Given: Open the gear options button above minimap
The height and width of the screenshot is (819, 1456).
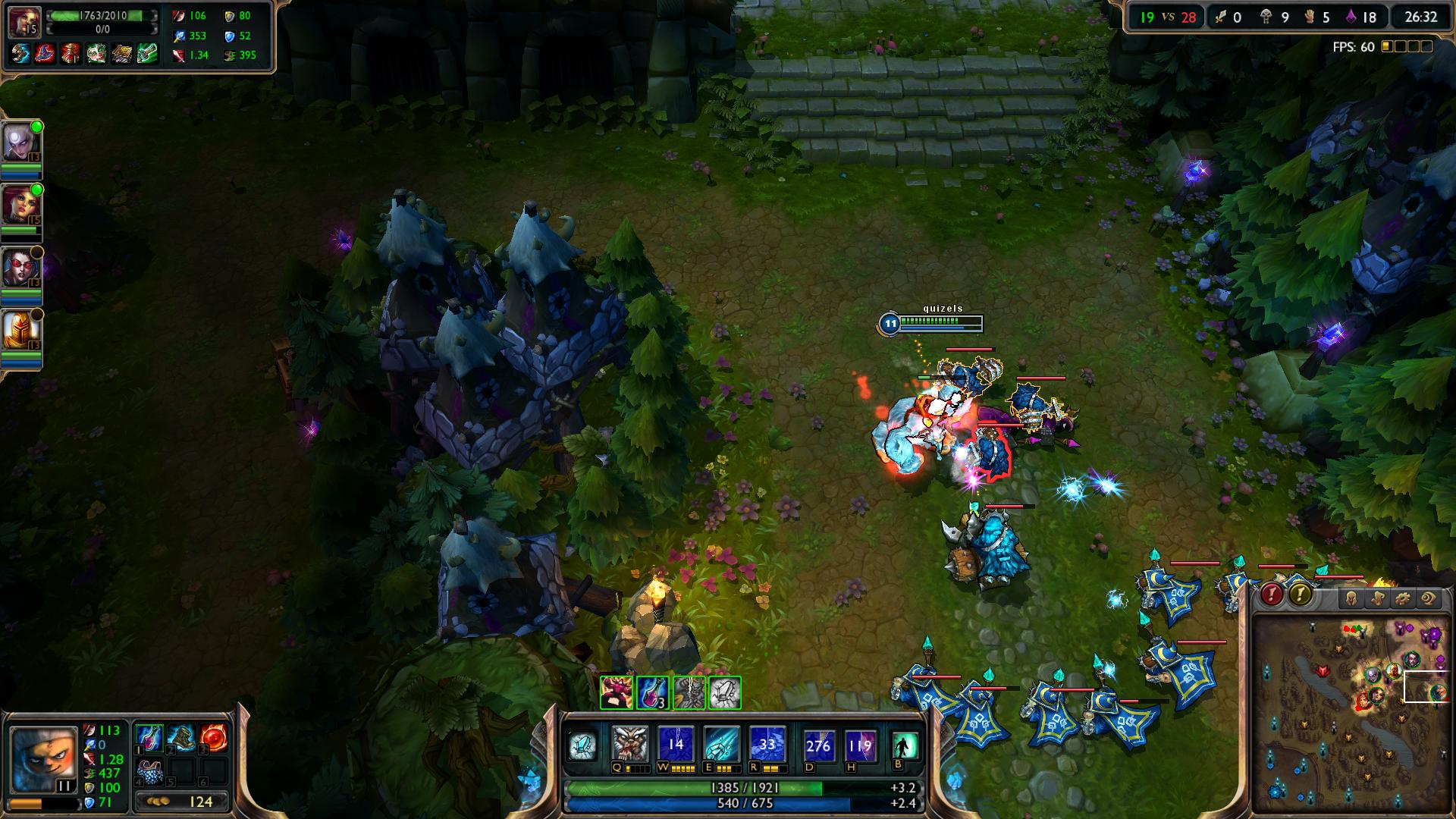Looking at the screenshot, I should coord(1402,599).
